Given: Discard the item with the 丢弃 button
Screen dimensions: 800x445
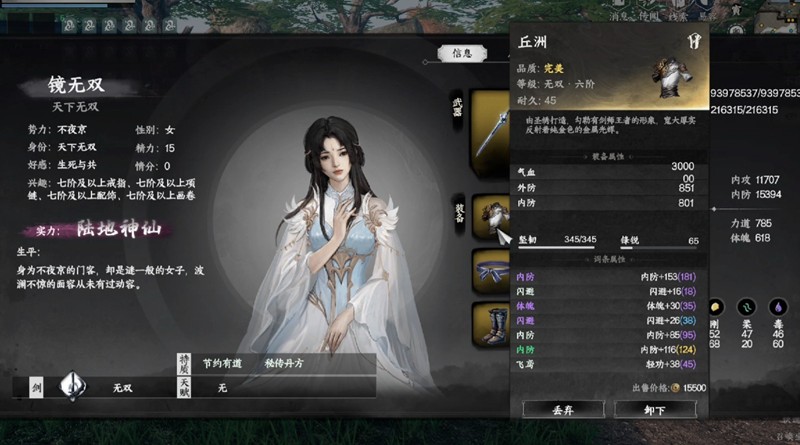Looking at the screenshot, I should pos(562,408).
